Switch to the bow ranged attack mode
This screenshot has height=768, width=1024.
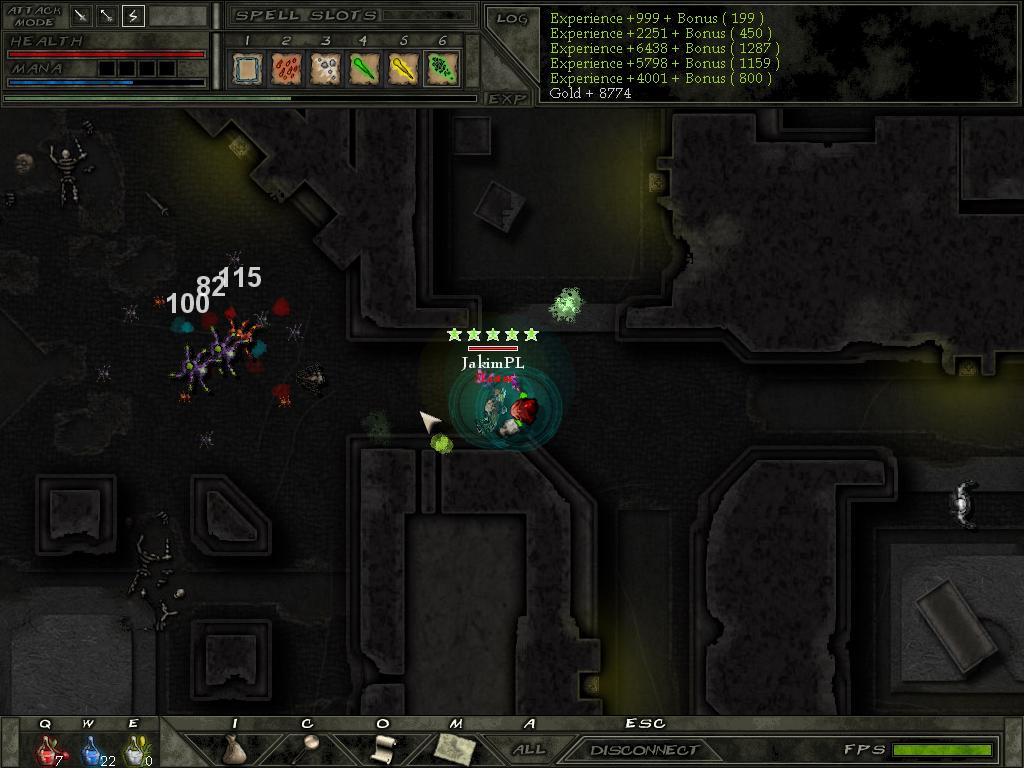pos(106,16)
